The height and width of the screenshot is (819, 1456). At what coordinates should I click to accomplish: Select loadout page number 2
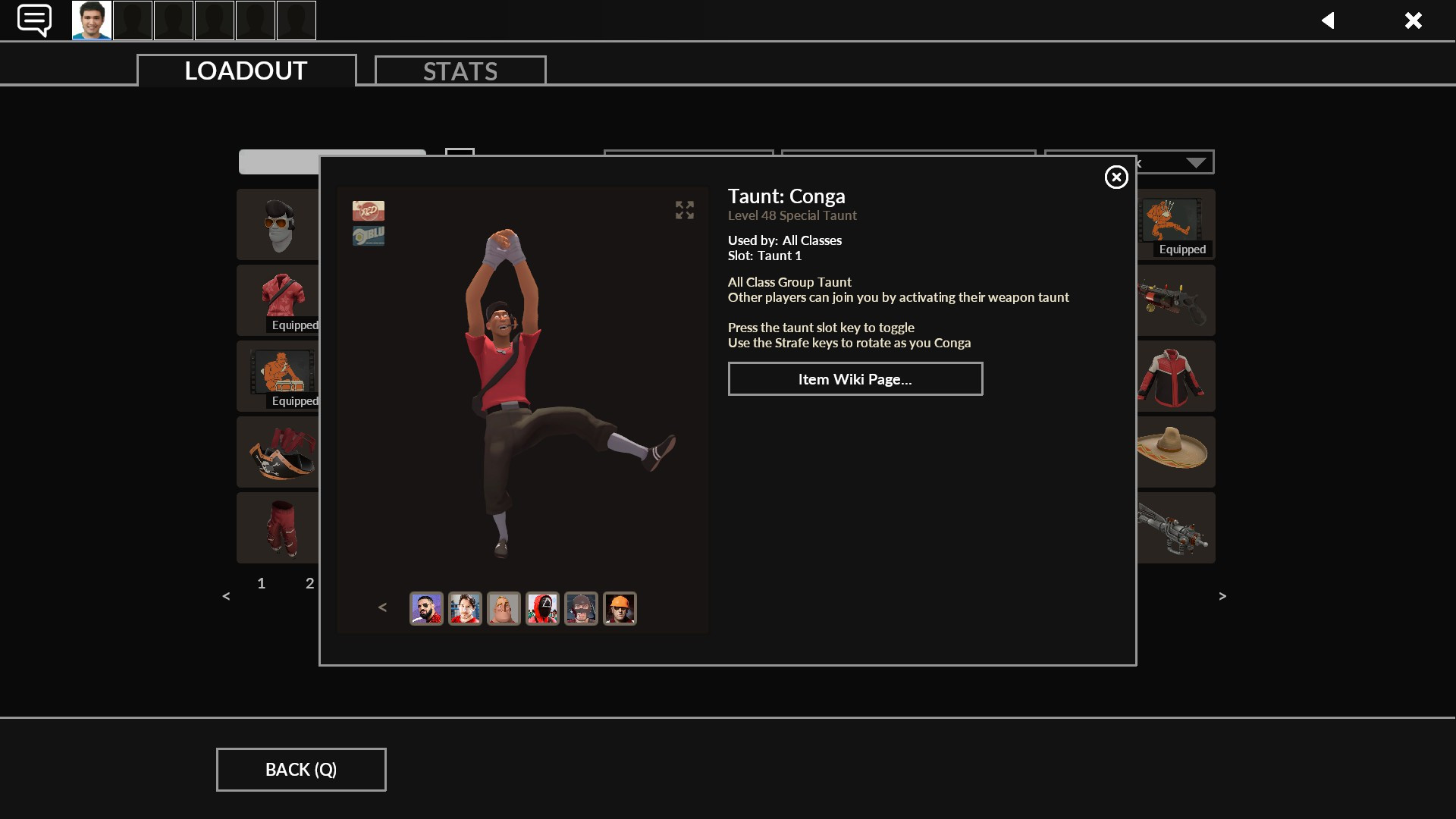click(x=309, y=584)
